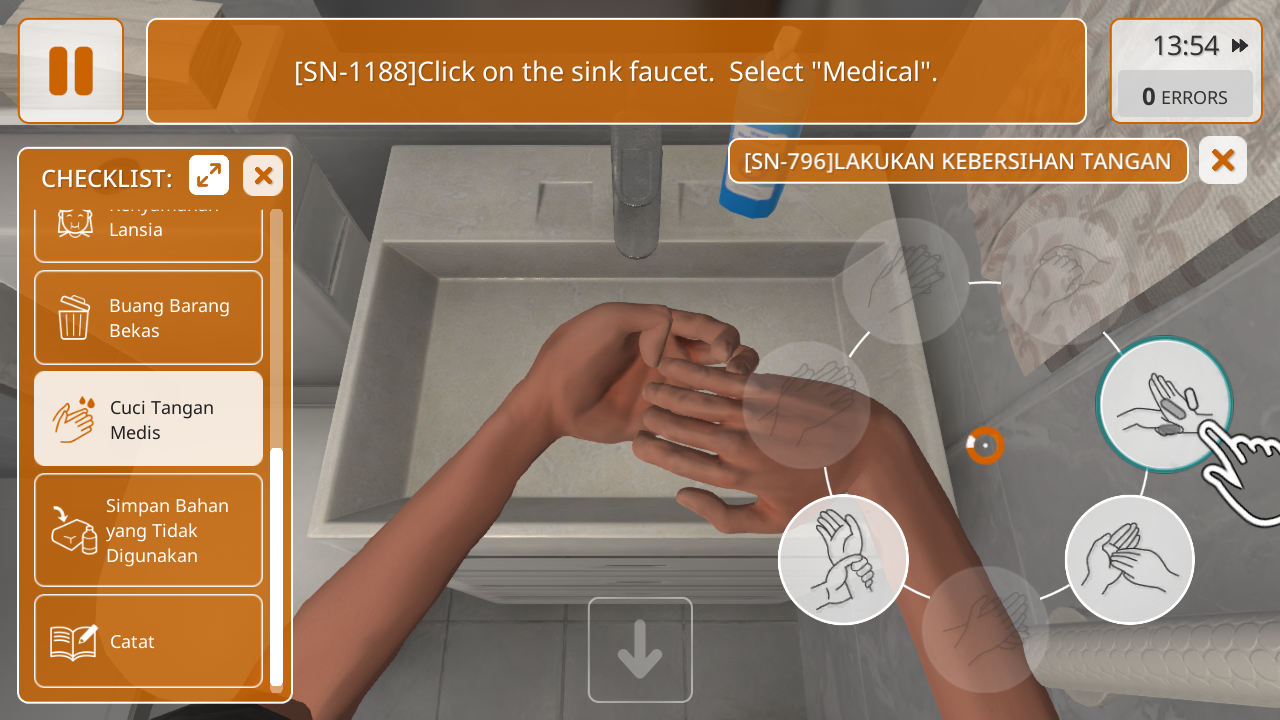Close the checklist panel
The height and width of the screenshot is (720, 1280).
click(x=263, y=176)
